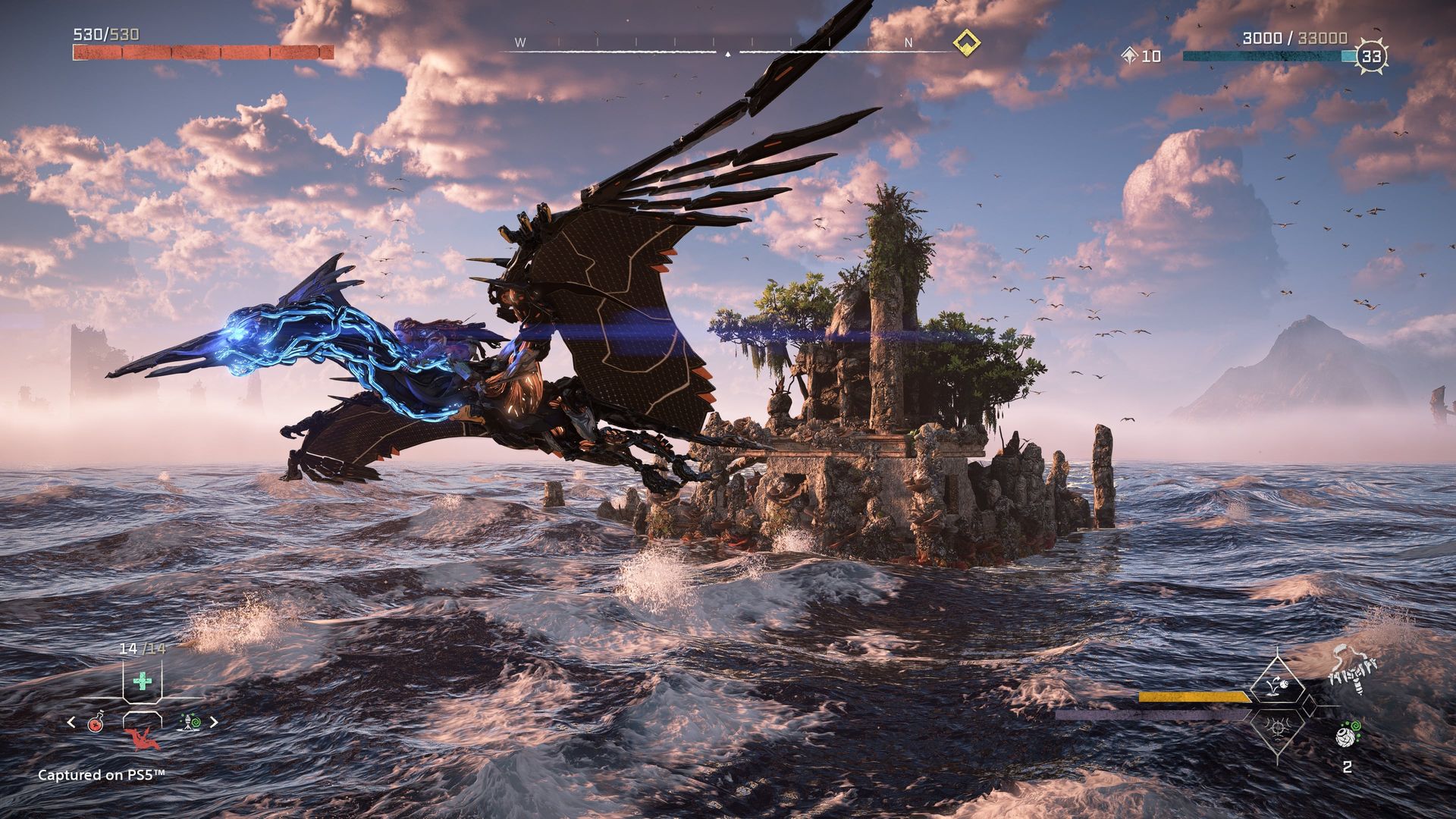The height and width of the screenshot is (819, 1456).
Task: Choose the red health potion
Action: click(96, 722)
